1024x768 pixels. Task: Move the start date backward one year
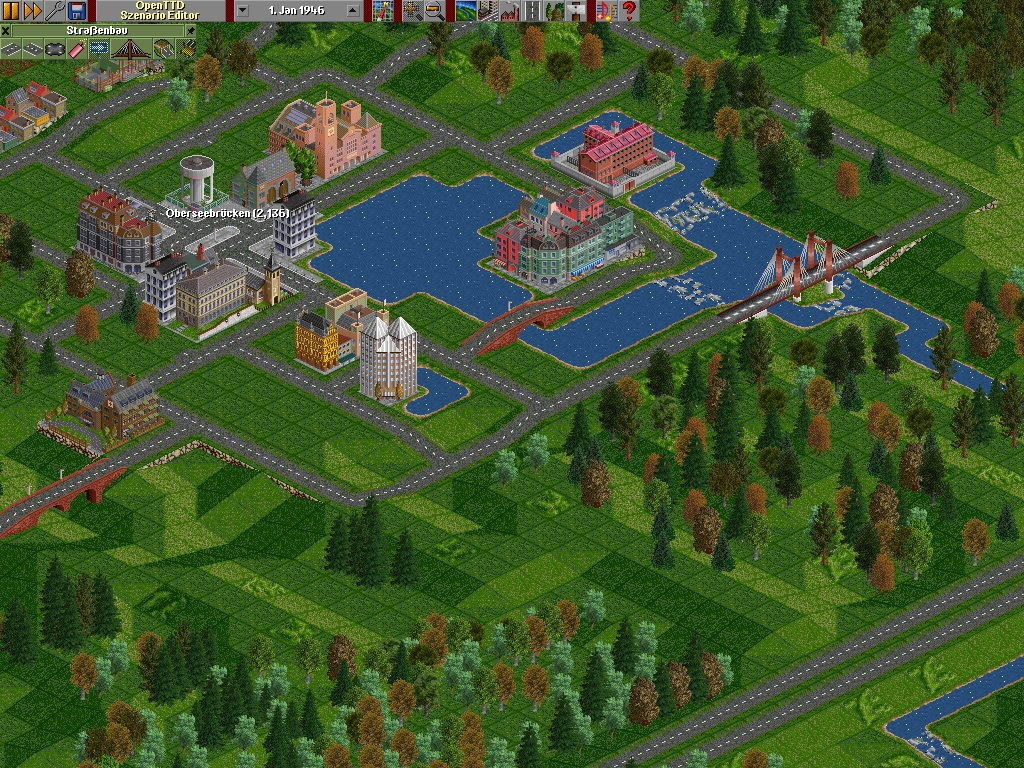click(x=243, y=11)
